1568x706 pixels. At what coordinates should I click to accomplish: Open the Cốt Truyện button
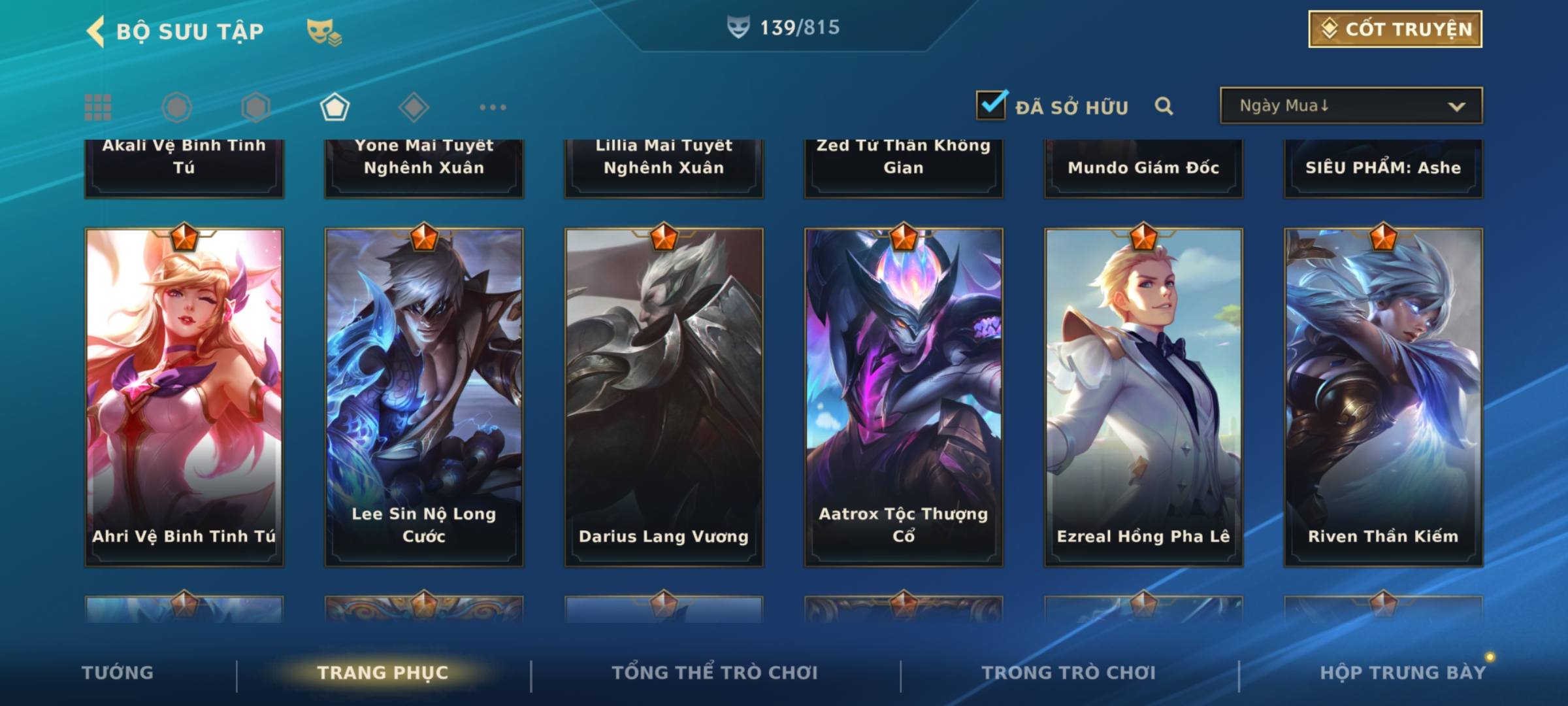1395,29
